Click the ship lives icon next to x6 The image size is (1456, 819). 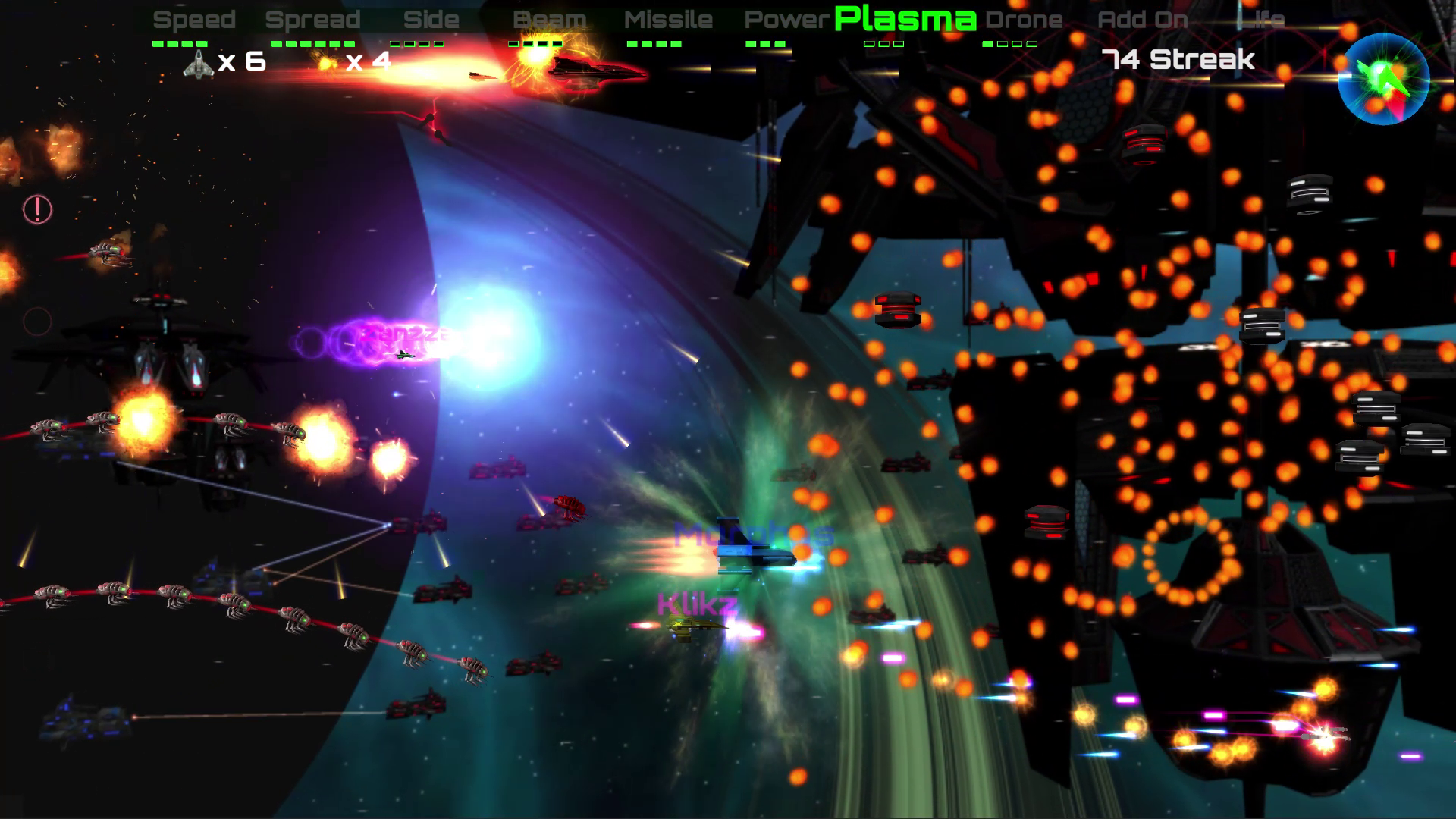(x=199, y=62)
